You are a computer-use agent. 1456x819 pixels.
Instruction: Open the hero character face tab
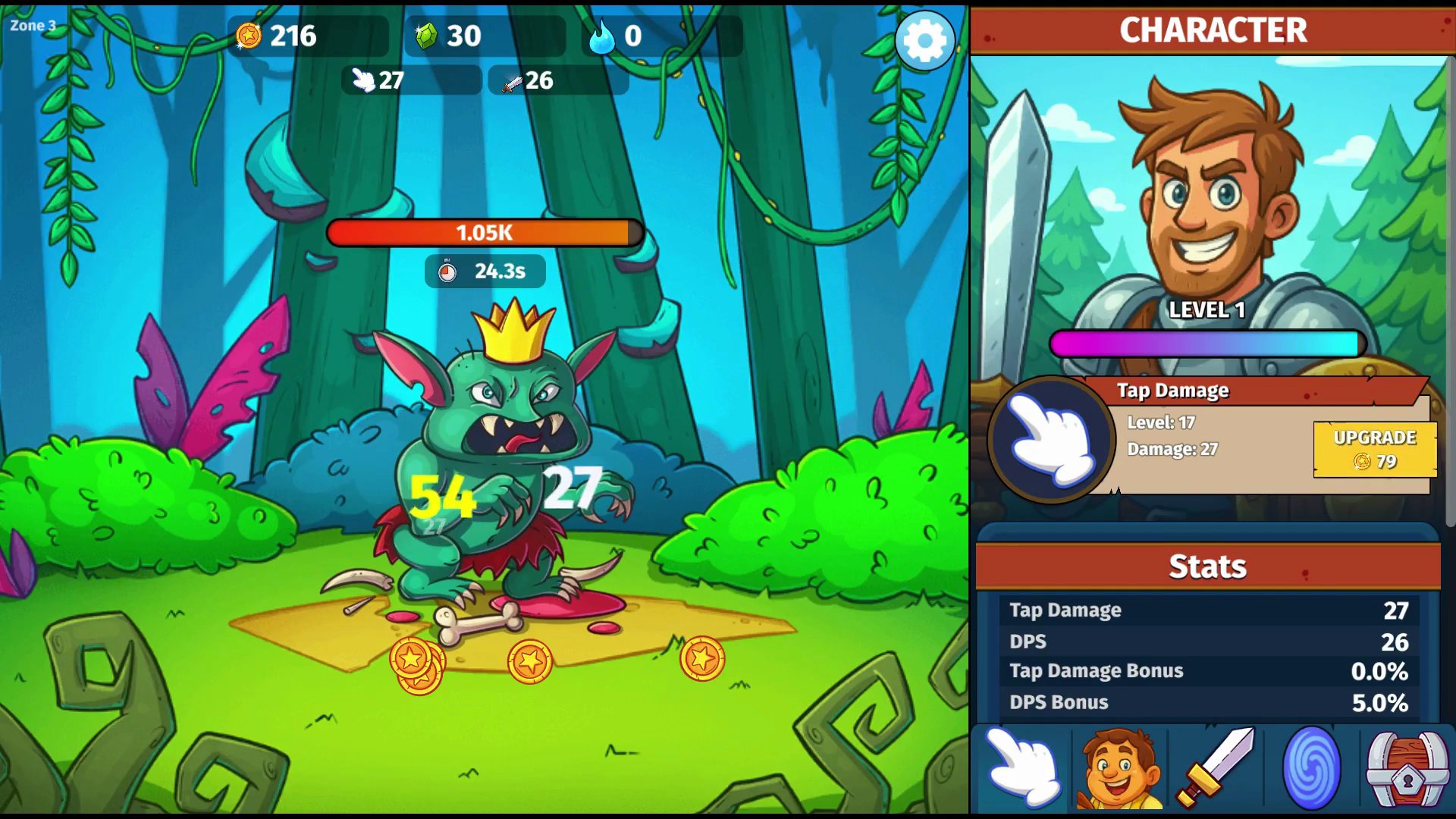pyautogui.click(x=1119, y=768)
